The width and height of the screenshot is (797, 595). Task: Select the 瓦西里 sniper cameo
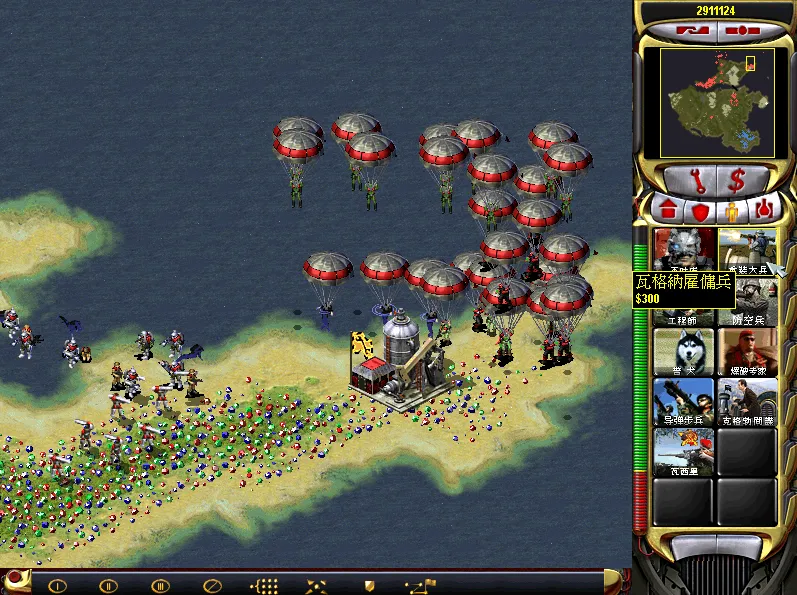pos(683,452)
